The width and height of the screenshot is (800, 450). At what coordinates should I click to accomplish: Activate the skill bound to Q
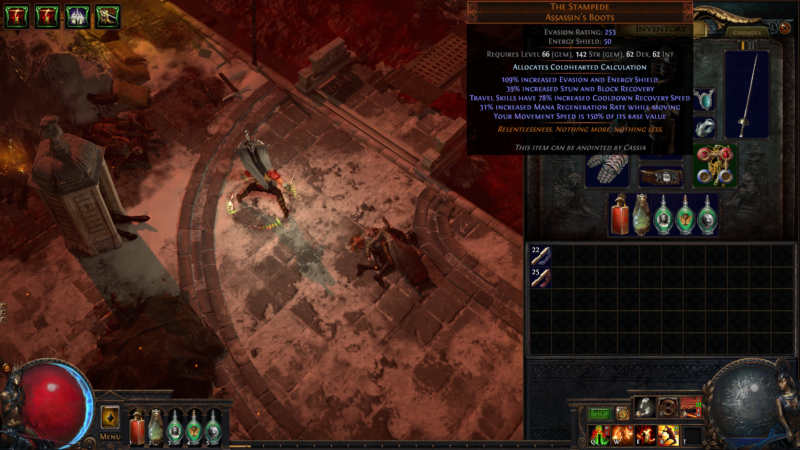(597, 435)
